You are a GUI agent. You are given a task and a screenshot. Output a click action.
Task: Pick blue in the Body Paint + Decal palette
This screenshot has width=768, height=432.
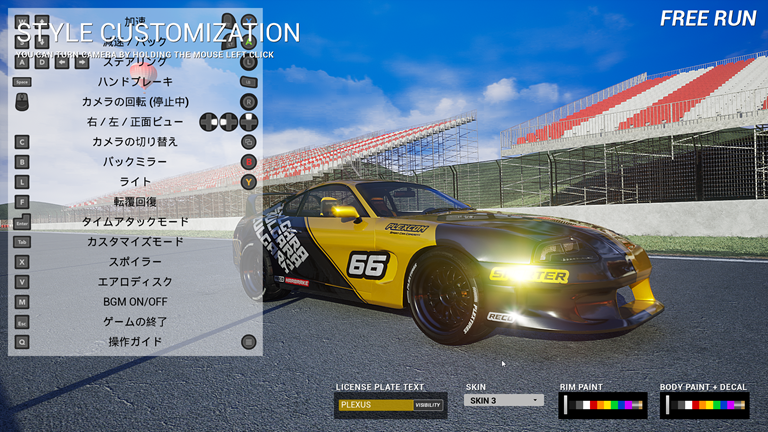point(724,405)
